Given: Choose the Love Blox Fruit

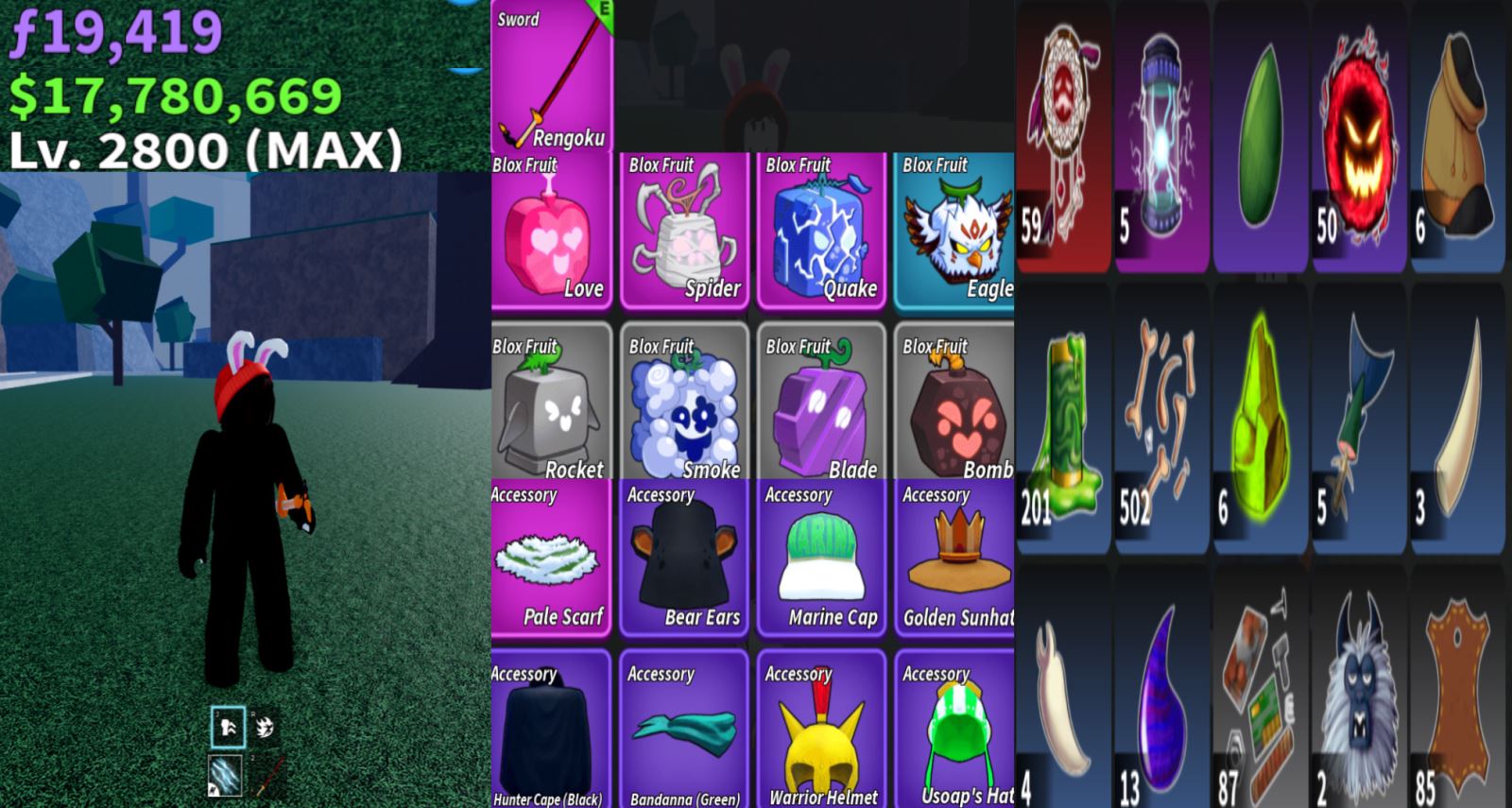Looking at the screenshot, I should click(x=552, y=232).
